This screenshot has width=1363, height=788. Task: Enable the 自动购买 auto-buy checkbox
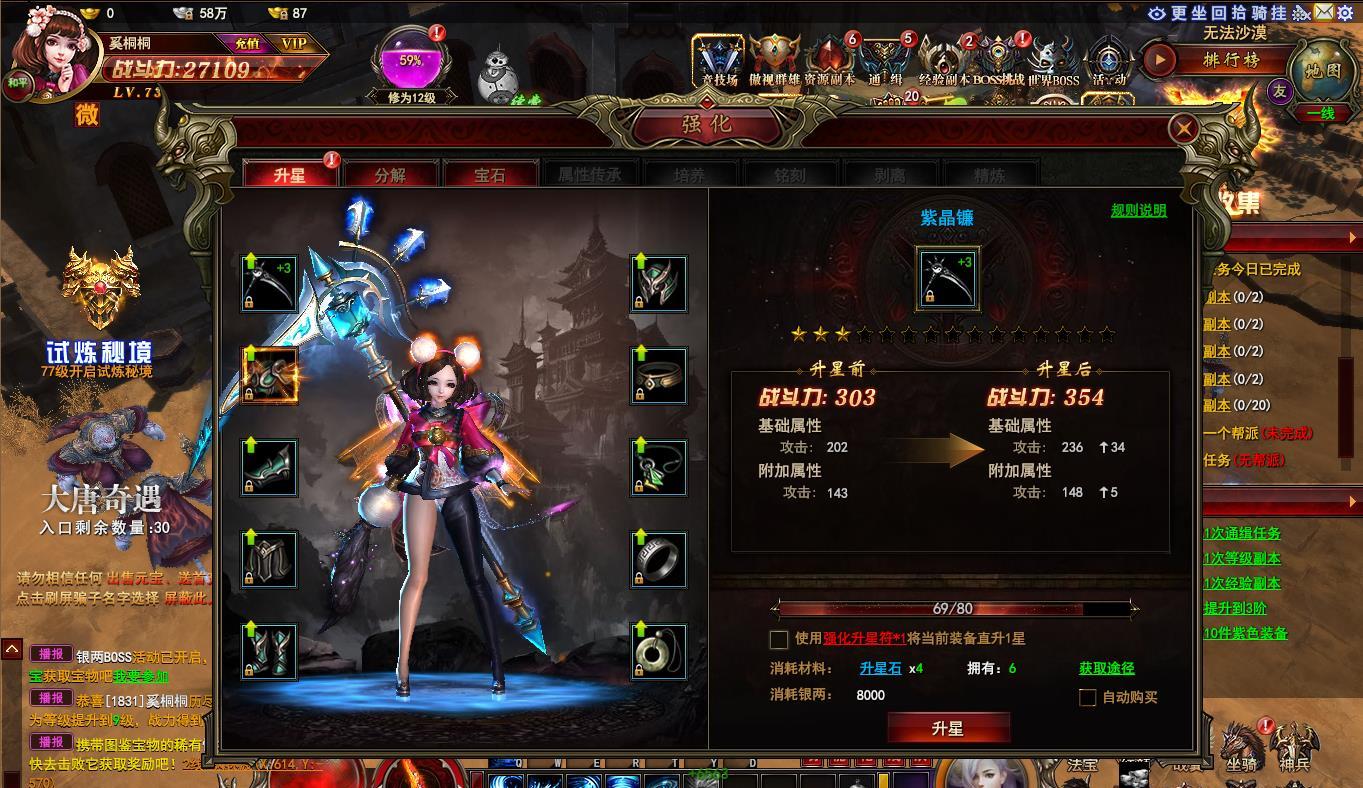tap(1088, 697)
